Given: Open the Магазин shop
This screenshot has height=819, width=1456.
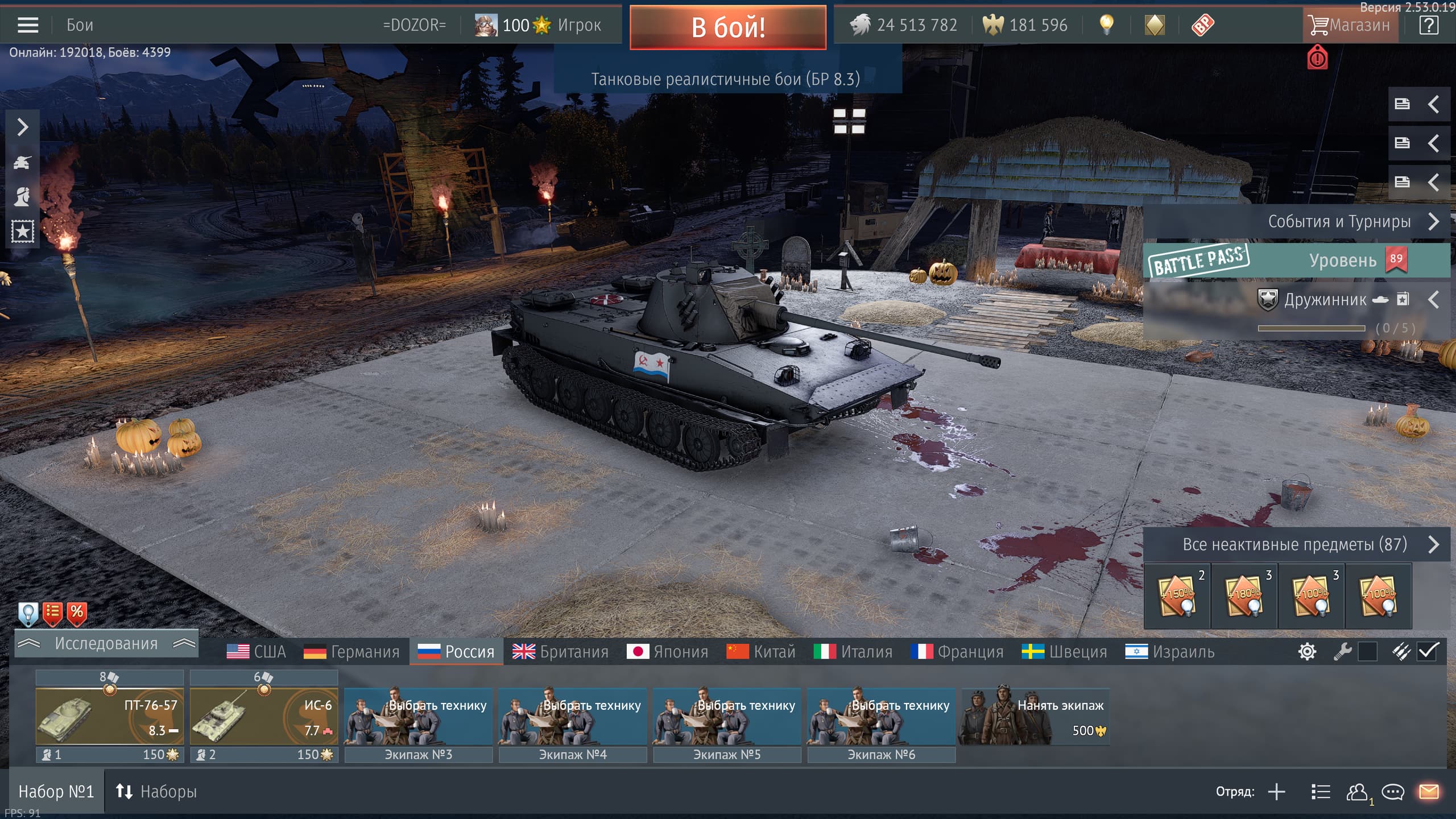Looking at the screenshot, I should pos(1350,25).
